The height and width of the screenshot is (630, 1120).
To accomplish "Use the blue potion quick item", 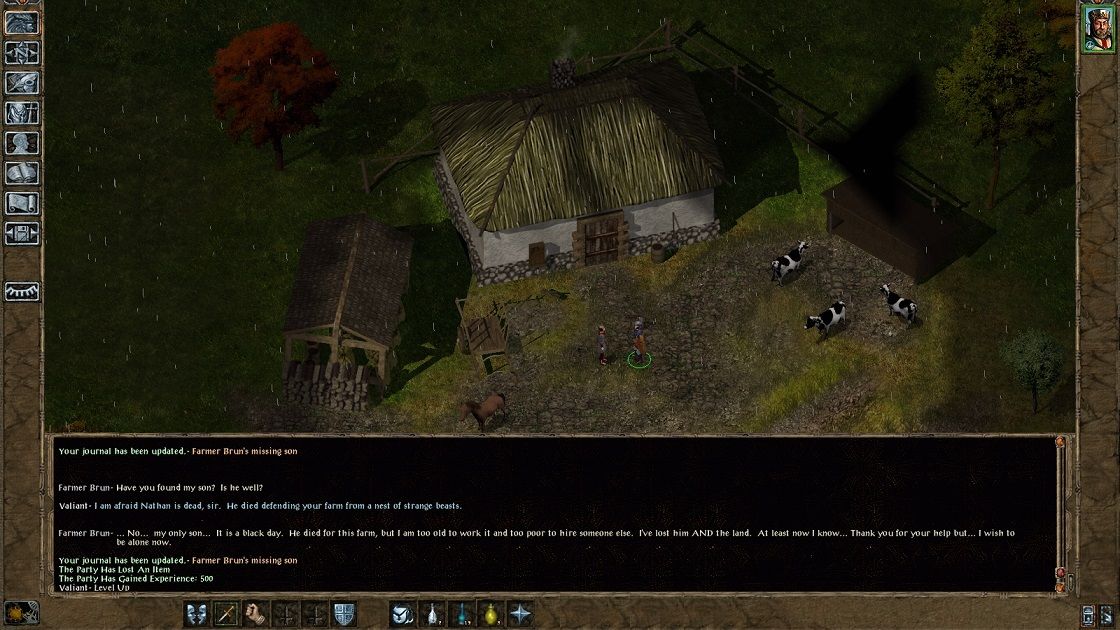I will 463,613.
